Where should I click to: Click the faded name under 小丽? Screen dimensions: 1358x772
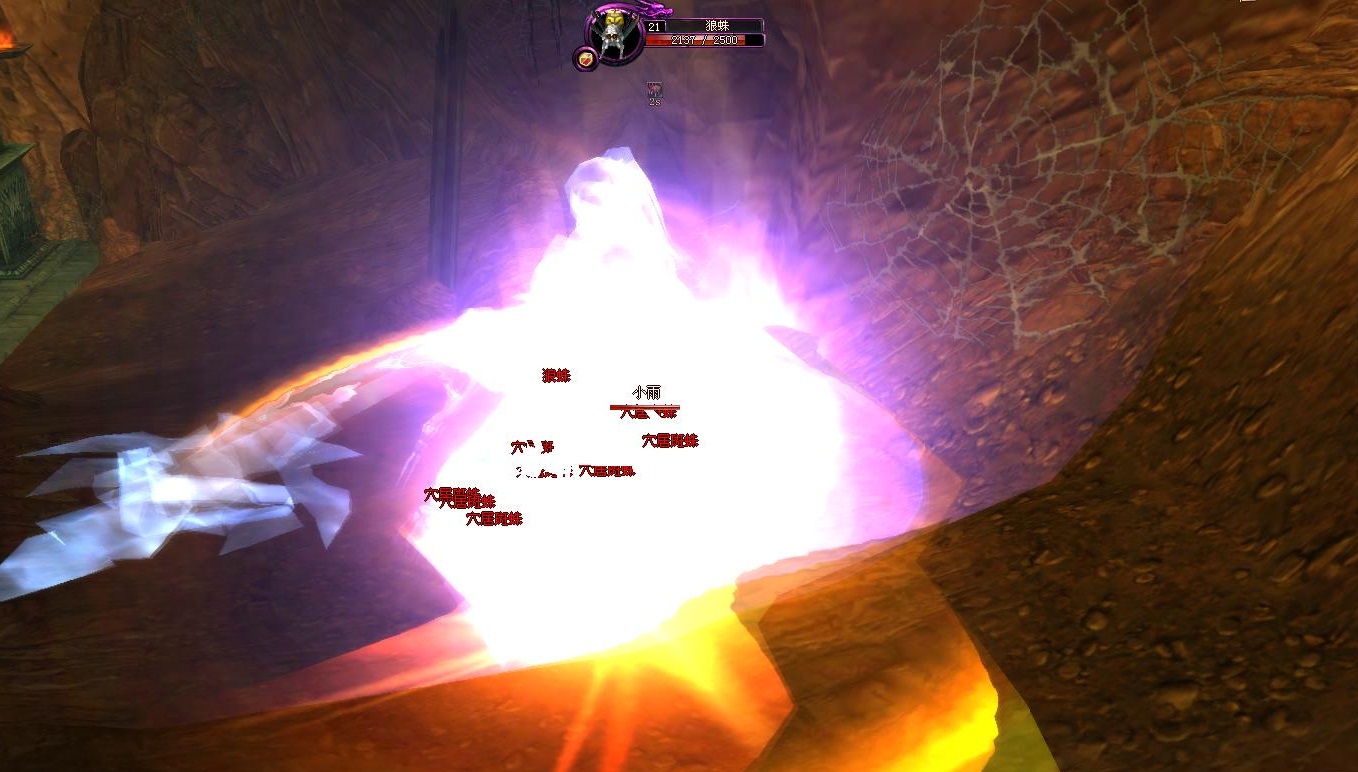click(647, 414)
